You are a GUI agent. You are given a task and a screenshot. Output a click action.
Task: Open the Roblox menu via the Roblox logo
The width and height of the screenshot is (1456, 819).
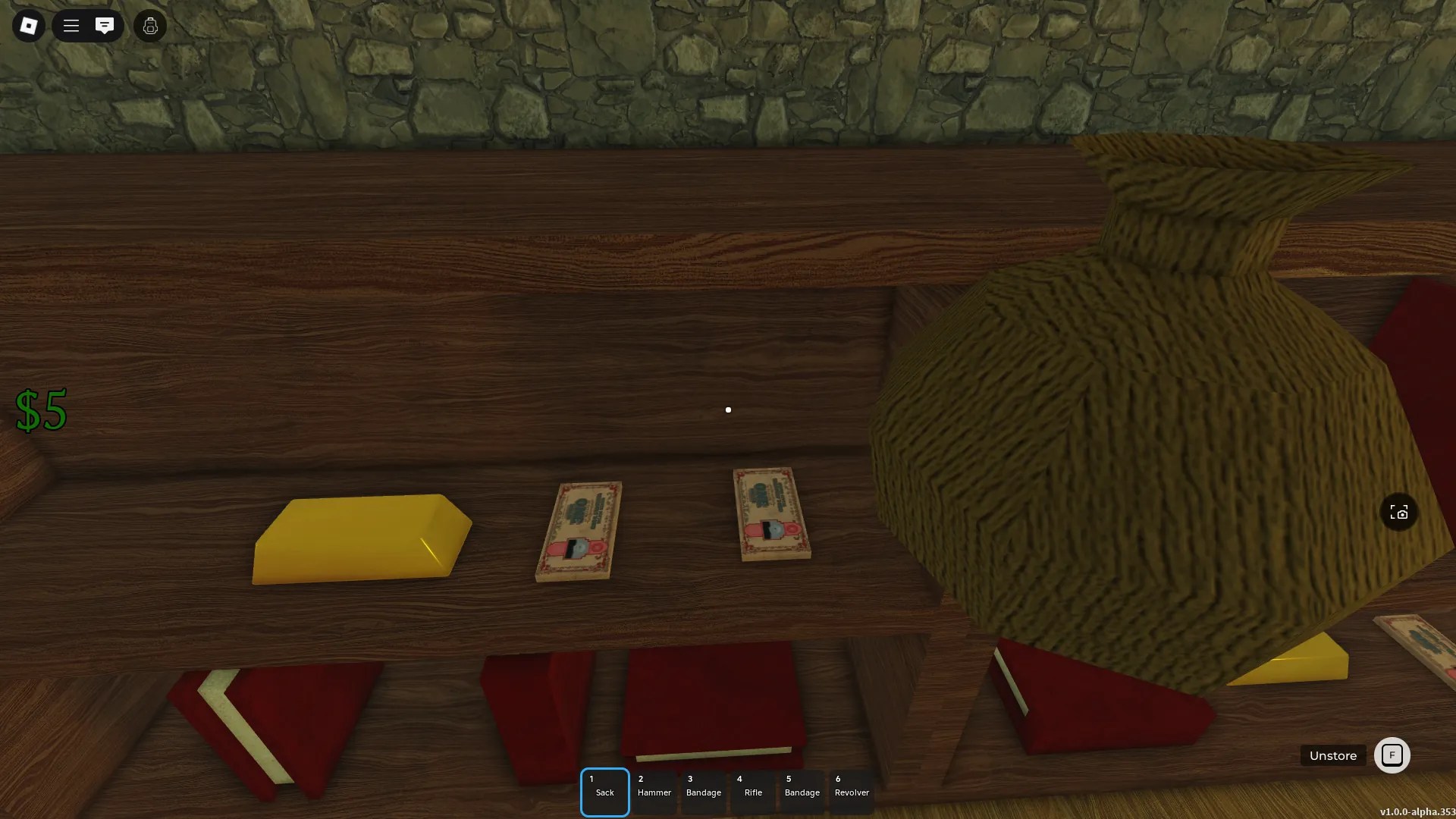point(28,26)
